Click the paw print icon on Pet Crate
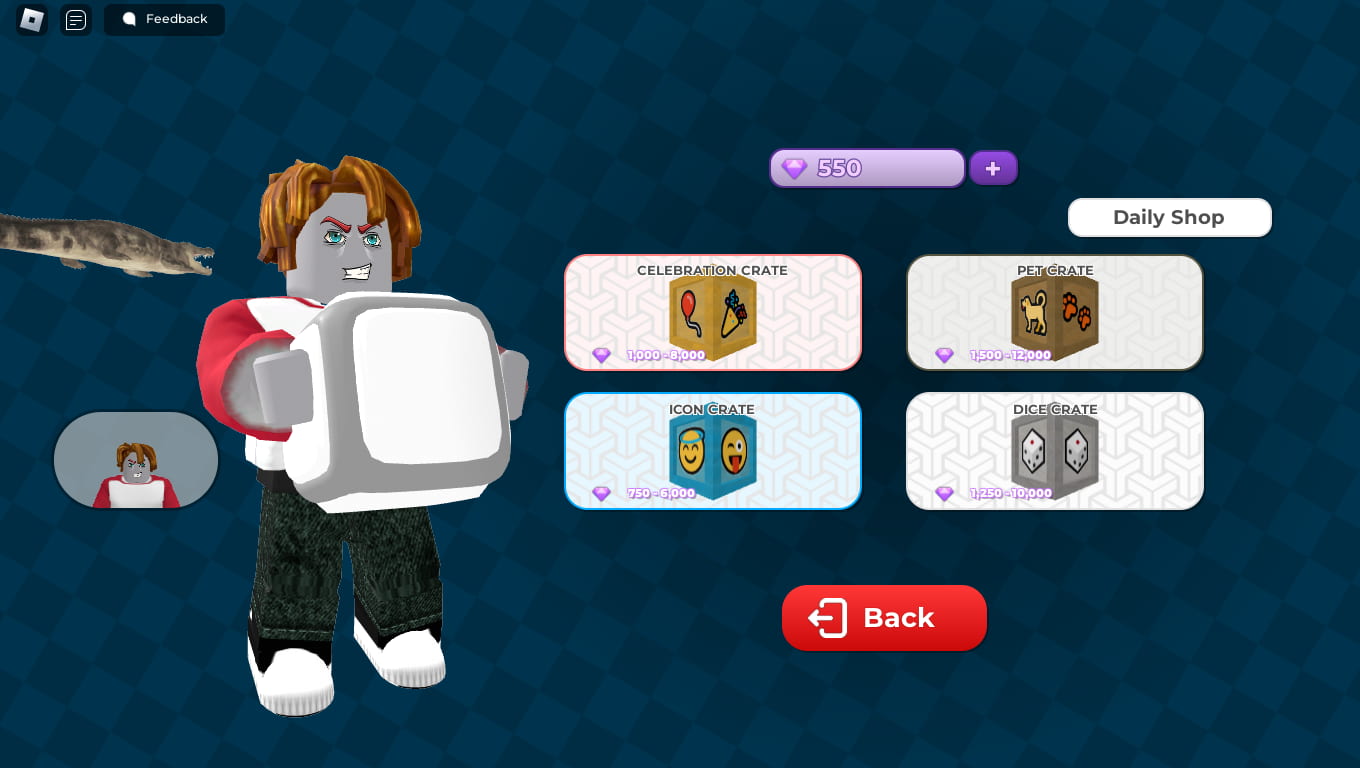Screen dimensions: 1360x768 coord(1077,310)
